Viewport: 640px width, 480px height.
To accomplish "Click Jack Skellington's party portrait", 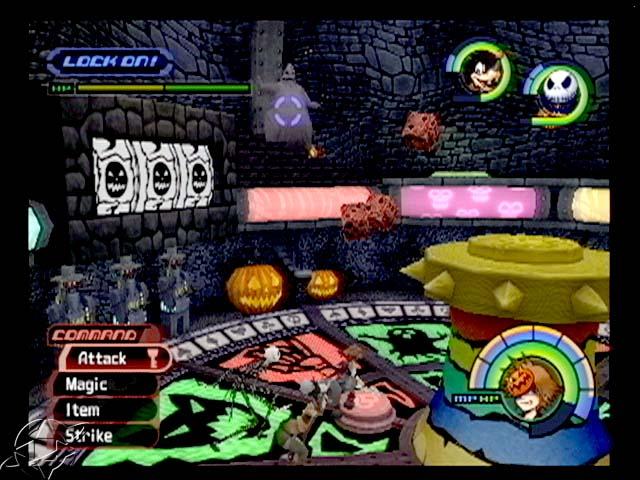I will coord(556,95).
